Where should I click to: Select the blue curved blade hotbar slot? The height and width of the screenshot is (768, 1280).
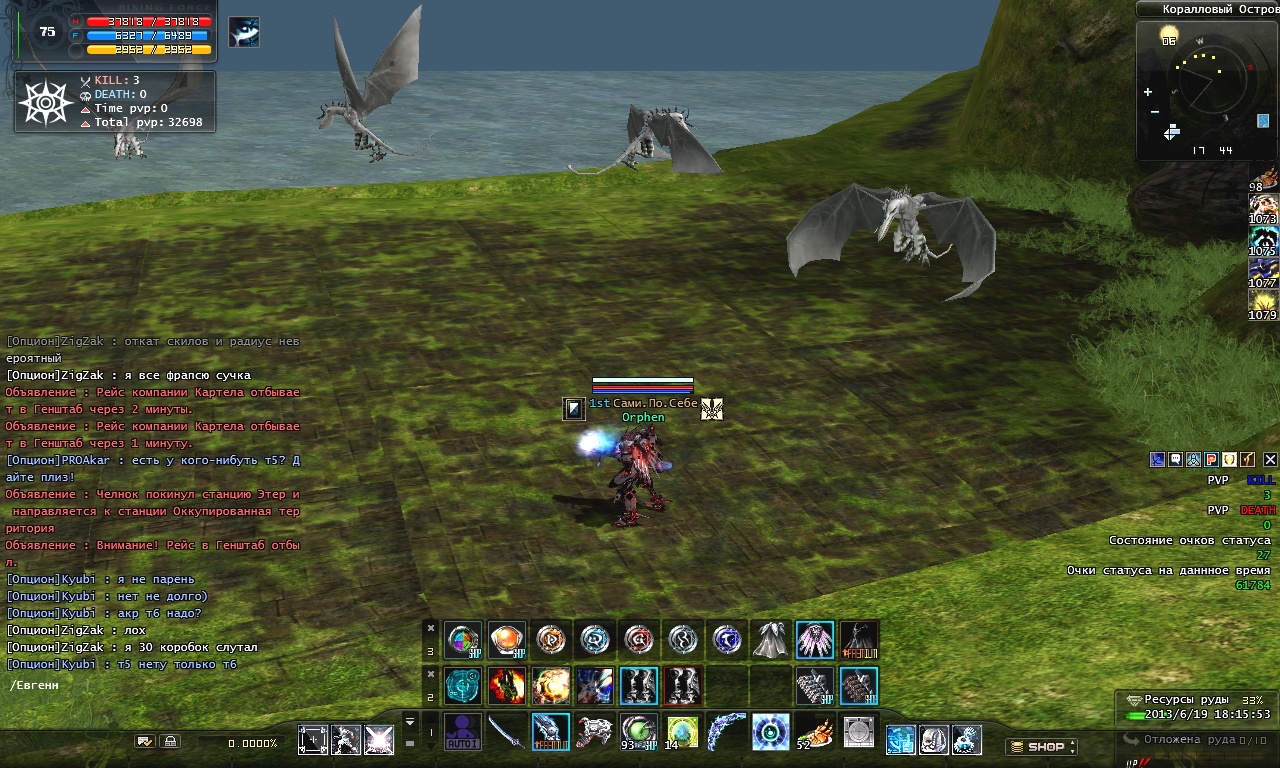pyautogui.click(x=726, y=732)
